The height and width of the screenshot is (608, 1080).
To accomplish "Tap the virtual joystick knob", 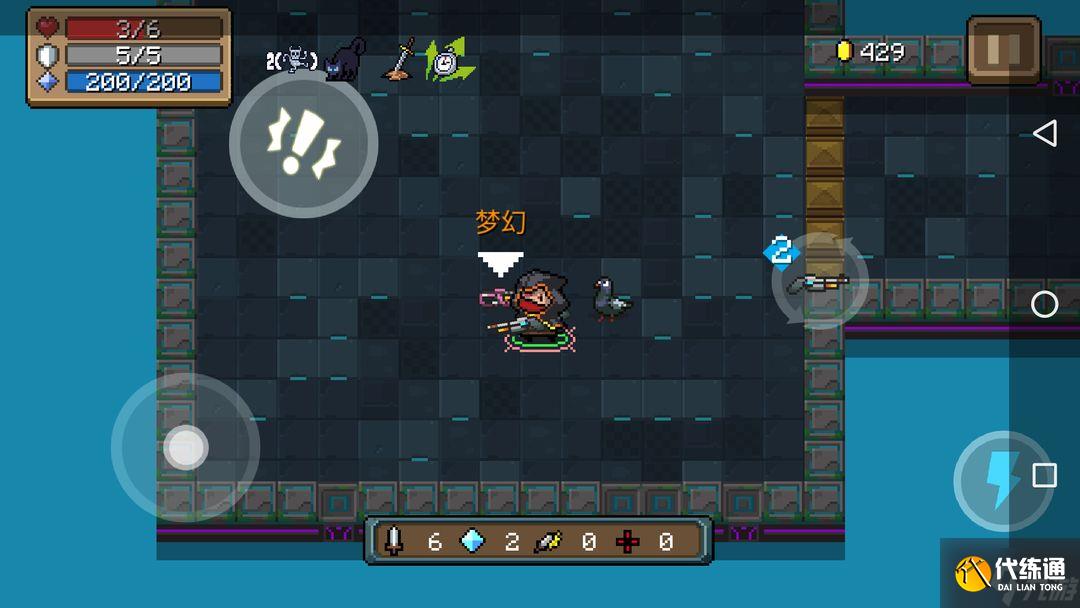I will [x=185, y=447].
